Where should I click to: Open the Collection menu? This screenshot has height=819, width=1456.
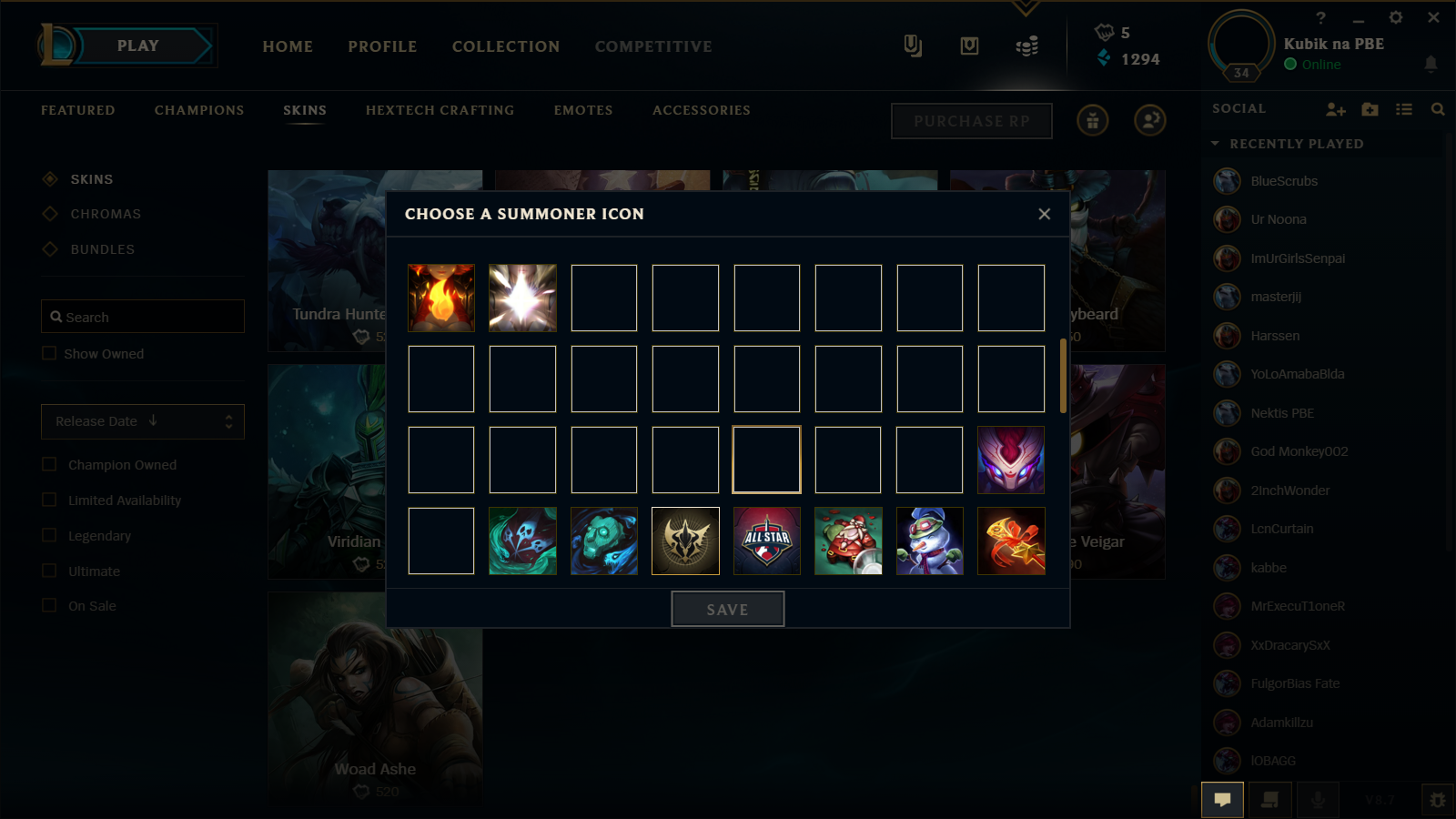[505, 46]
